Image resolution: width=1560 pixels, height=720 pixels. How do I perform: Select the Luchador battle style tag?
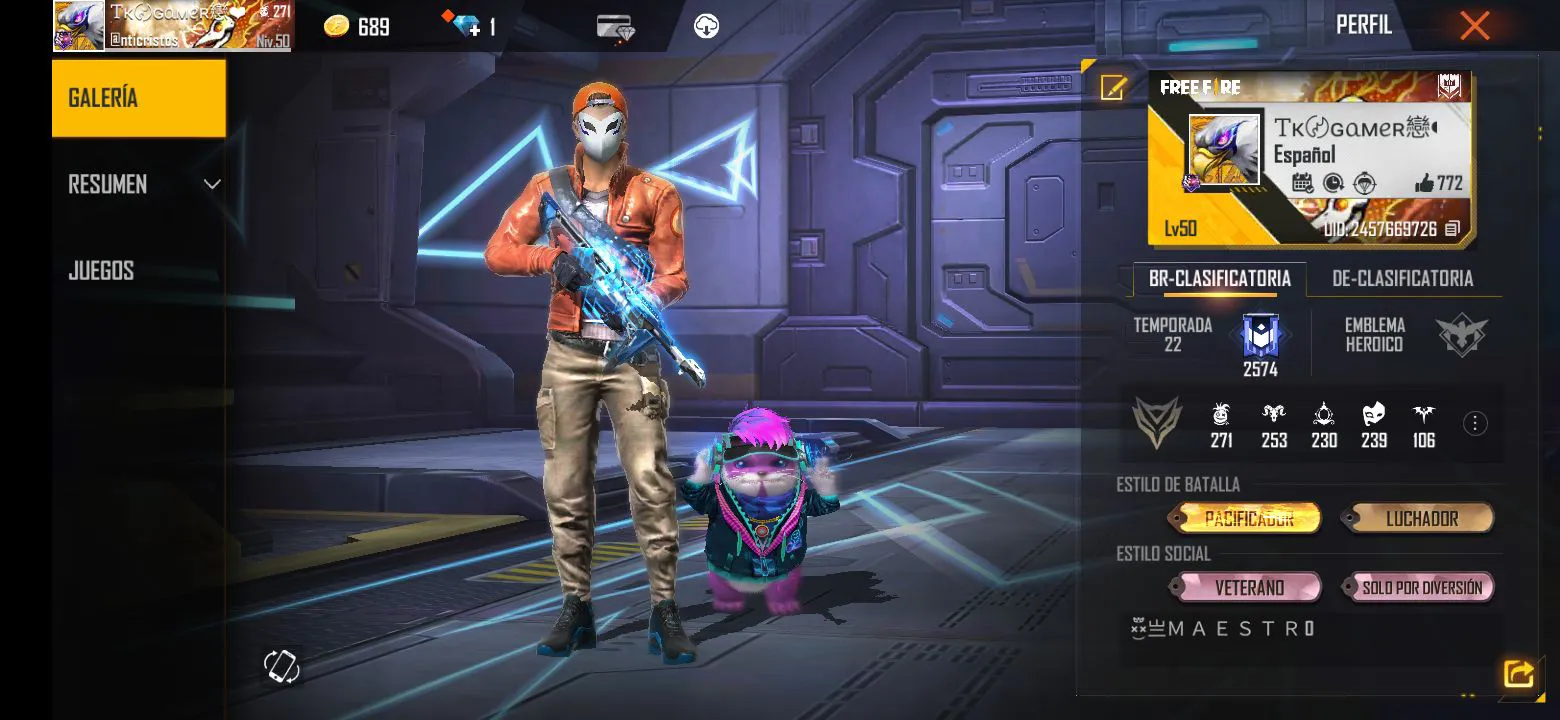1421,519
